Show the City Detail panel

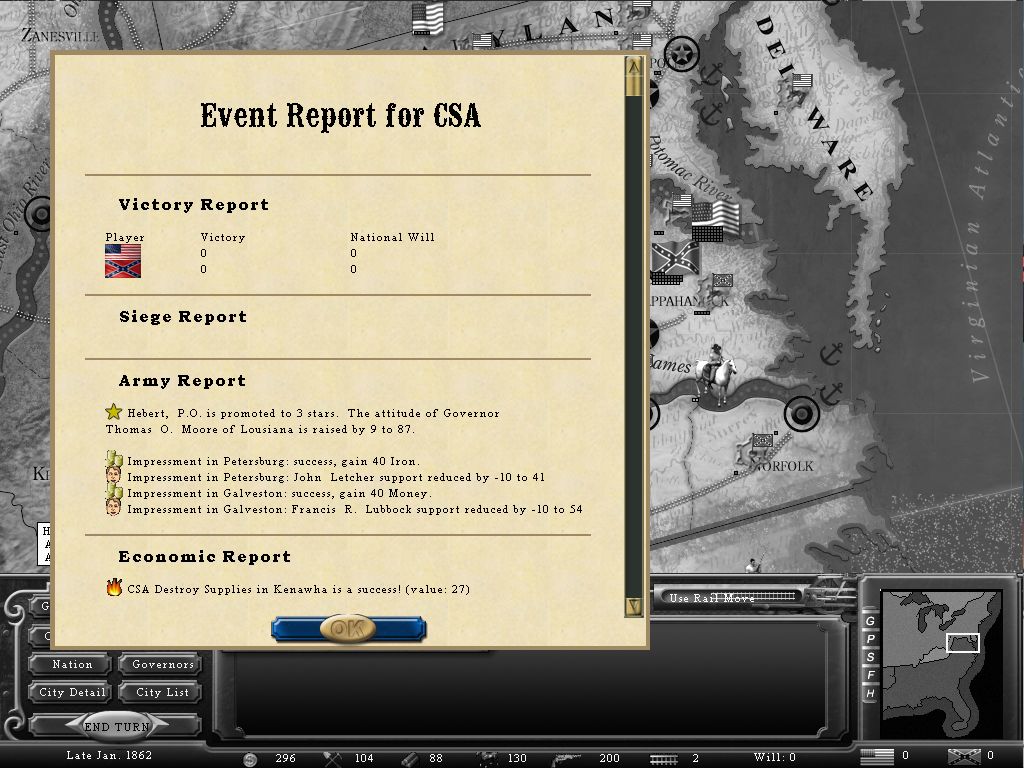click(72, 692)
